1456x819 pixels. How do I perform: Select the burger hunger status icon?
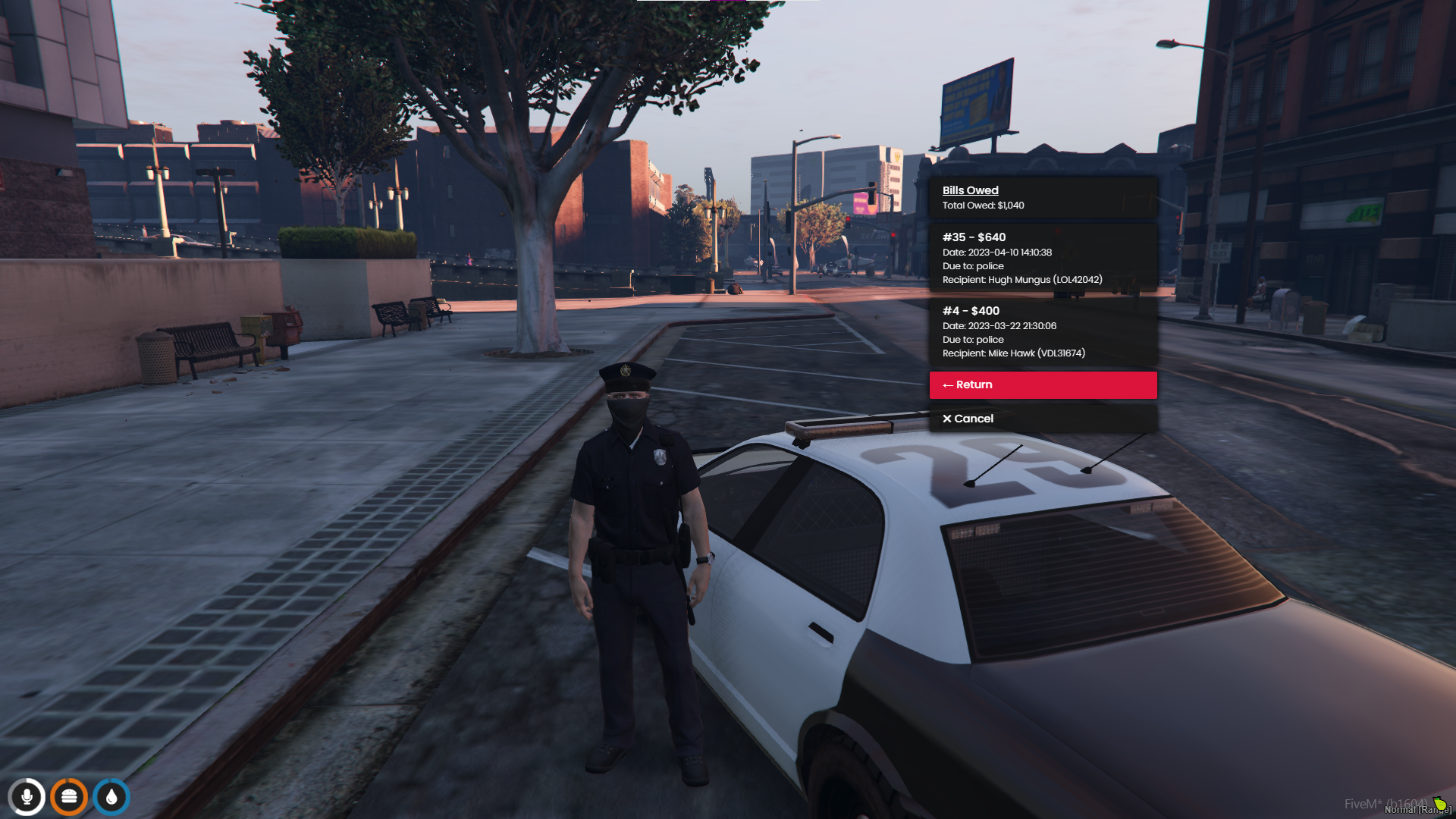click(69, 797)
